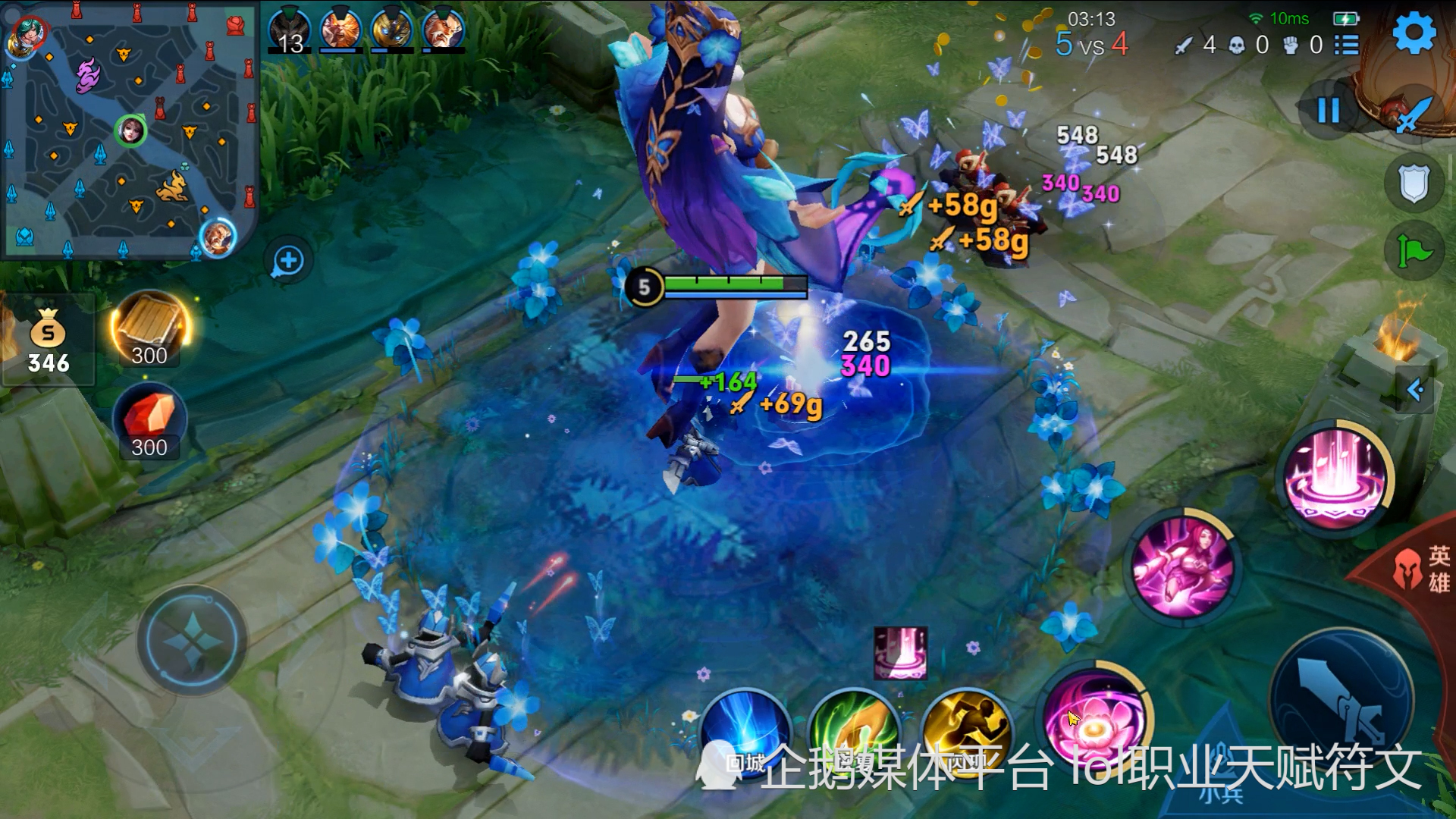1456x819 pixels.
Task: Tap the virtual movement joystick
Action: click(193, 641)
